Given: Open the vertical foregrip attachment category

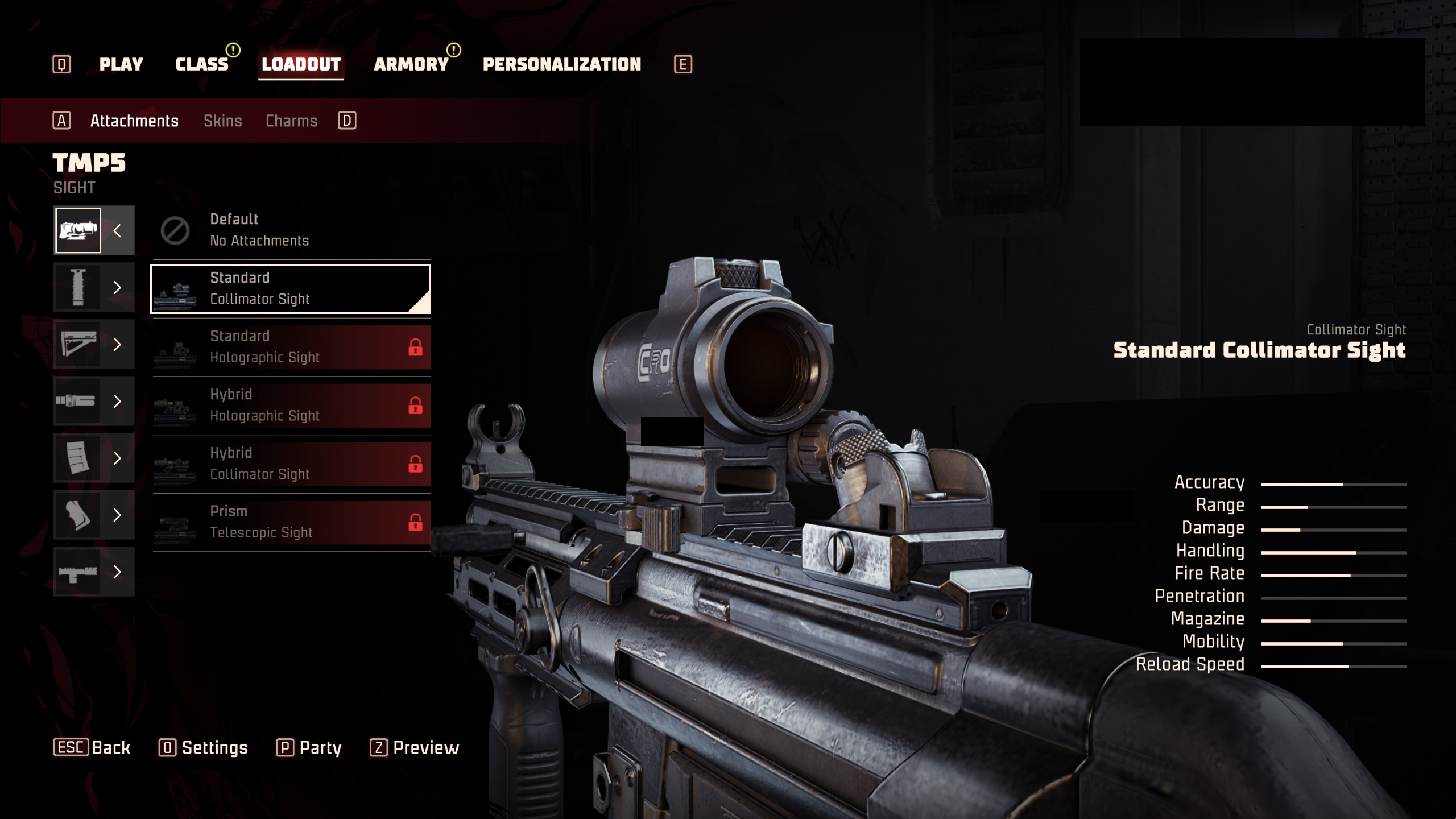Looking at the screenshot, I should [94, 288].
